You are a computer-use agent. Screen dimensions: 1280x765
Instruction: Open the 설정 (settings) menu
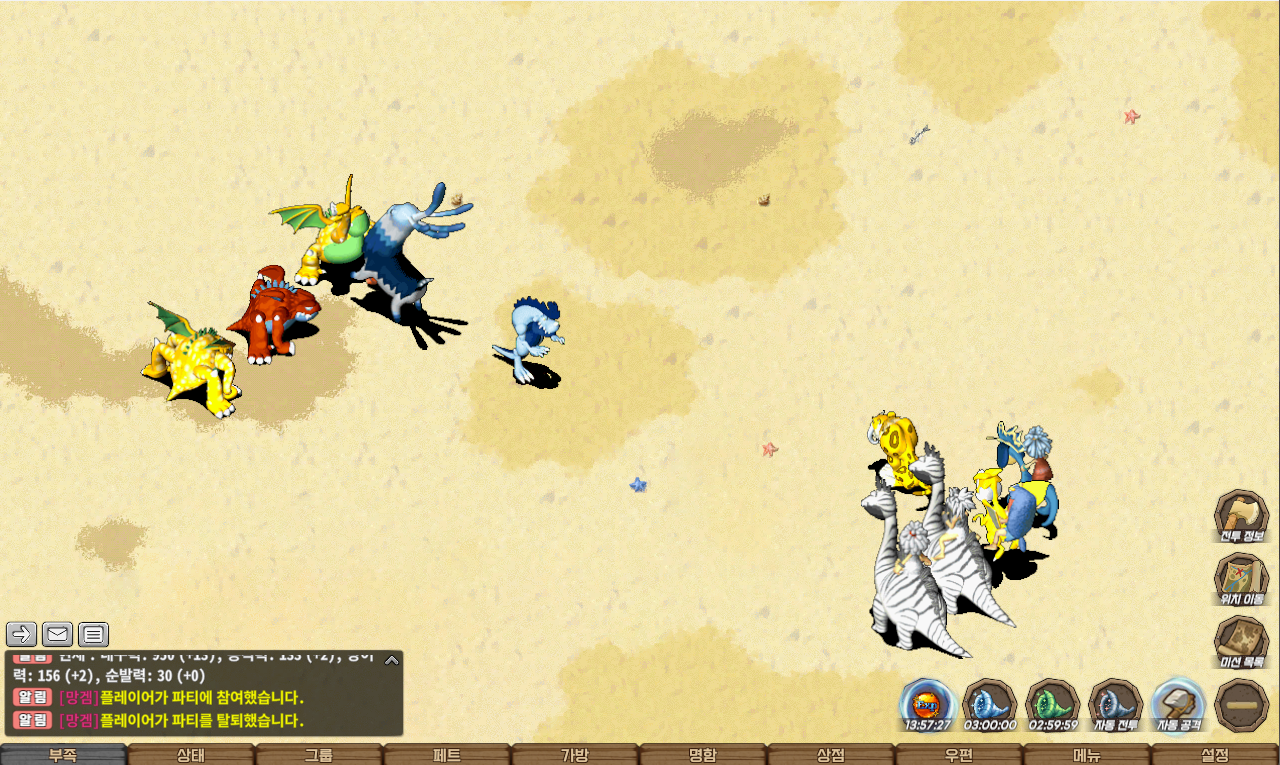(x=1215, y=755)
